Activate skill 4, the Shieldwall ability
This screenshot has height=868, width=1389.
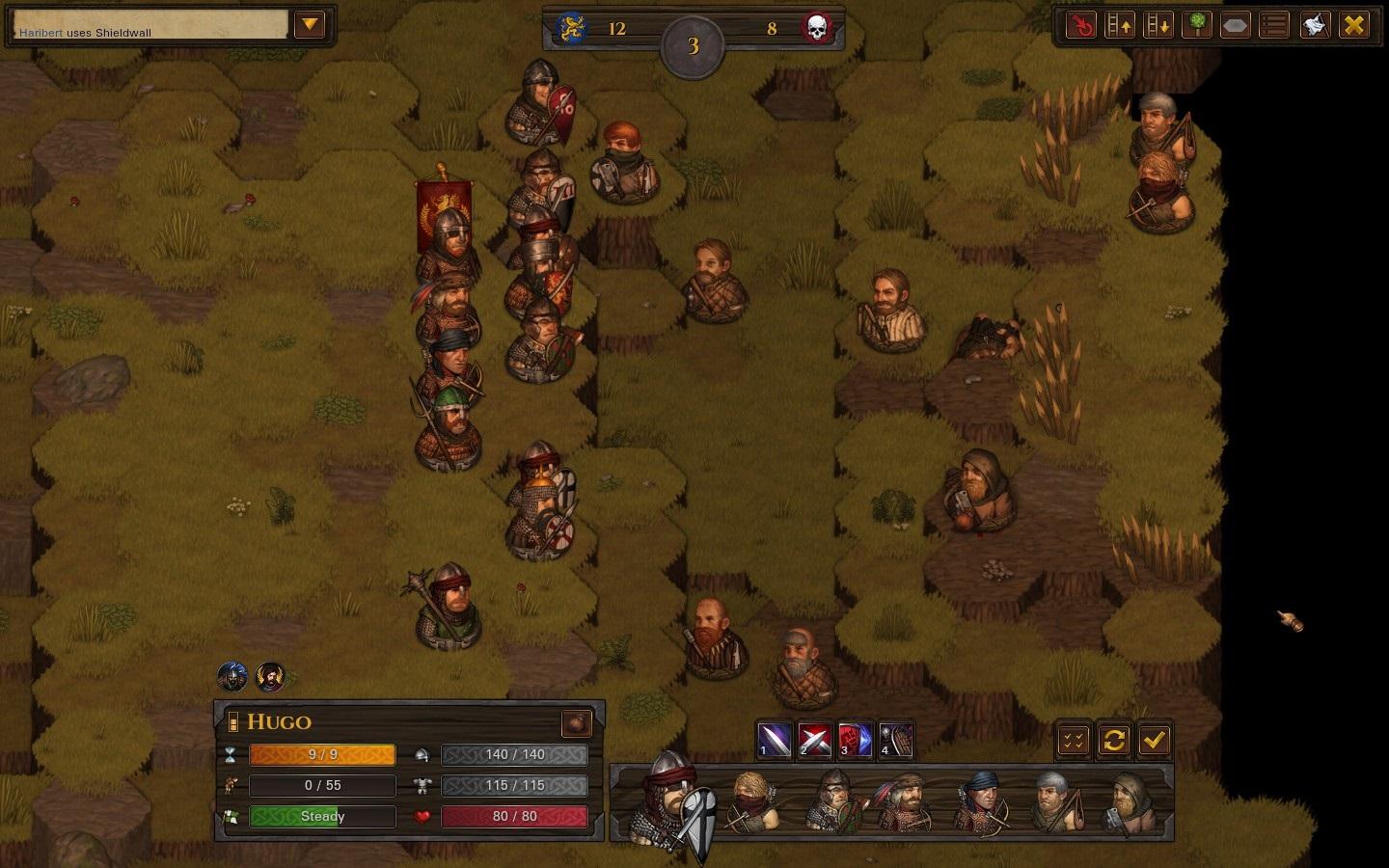tap(895, 740)
